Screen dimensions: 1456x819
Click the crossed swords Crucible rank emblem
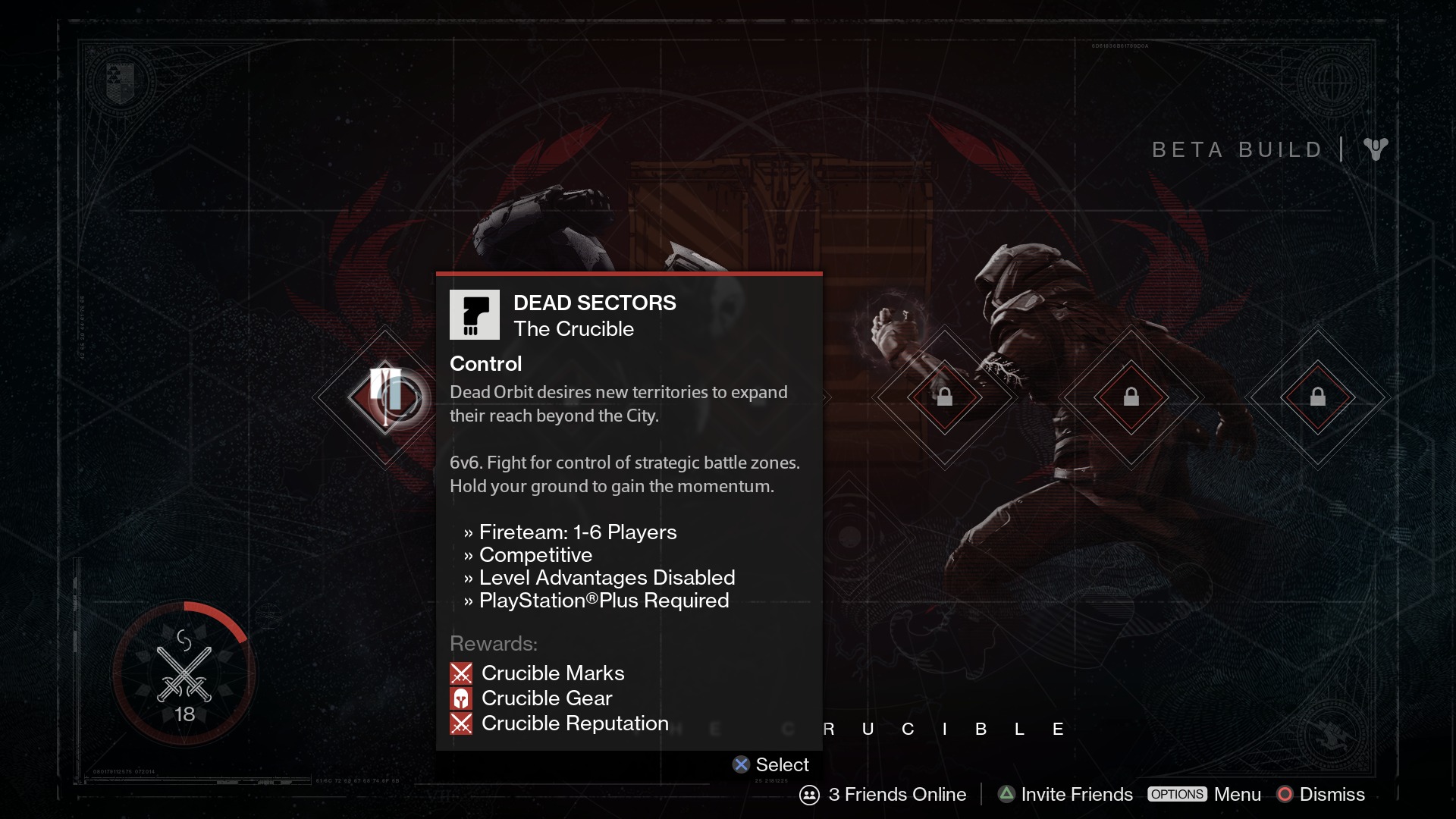click(x=184, y=673)
